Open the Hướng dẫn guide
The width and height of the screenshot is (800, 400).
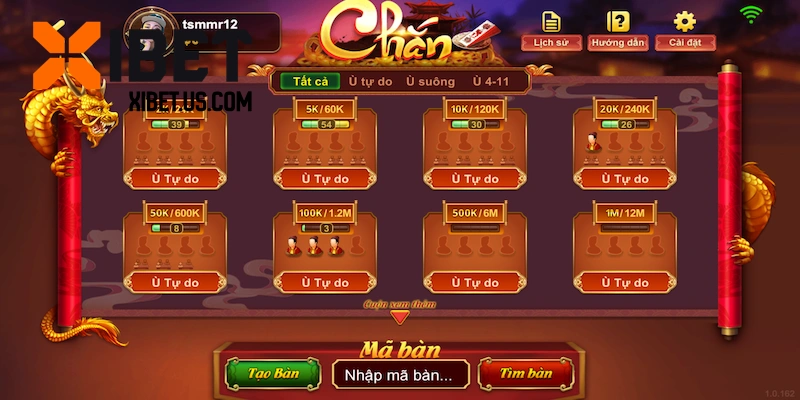(619, 29)
